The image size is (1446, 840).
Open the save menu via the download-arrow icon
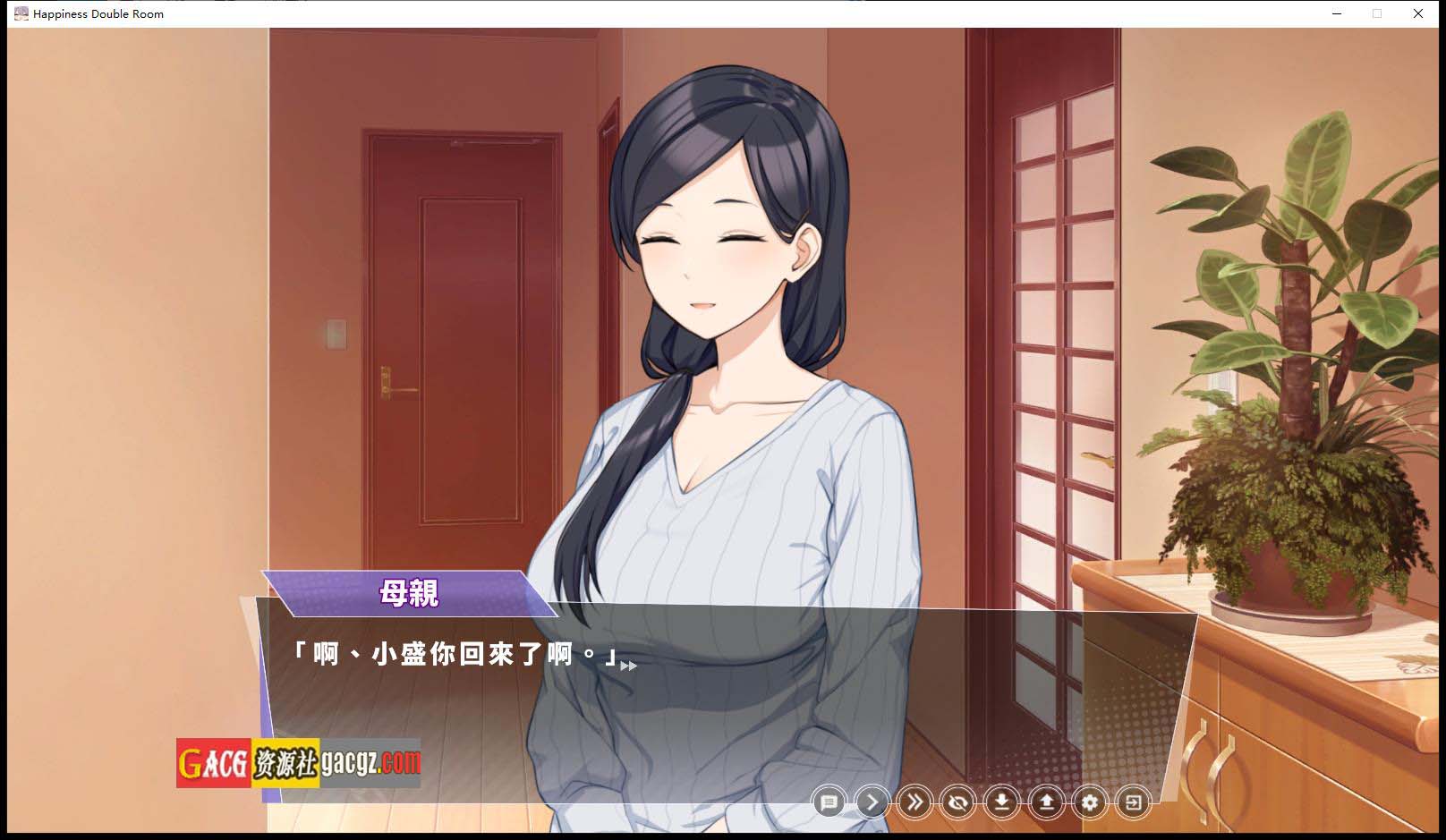point(1002,802)
